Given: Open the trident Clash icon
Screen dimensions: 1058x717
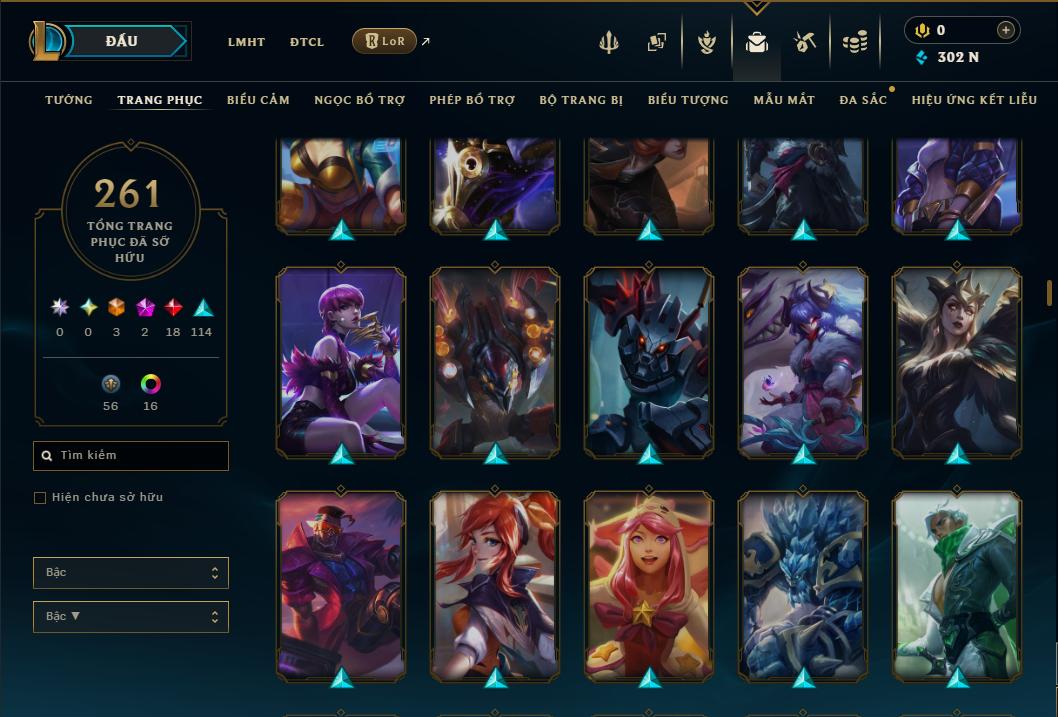Looking at the screenshot, I should click(609, 42).
